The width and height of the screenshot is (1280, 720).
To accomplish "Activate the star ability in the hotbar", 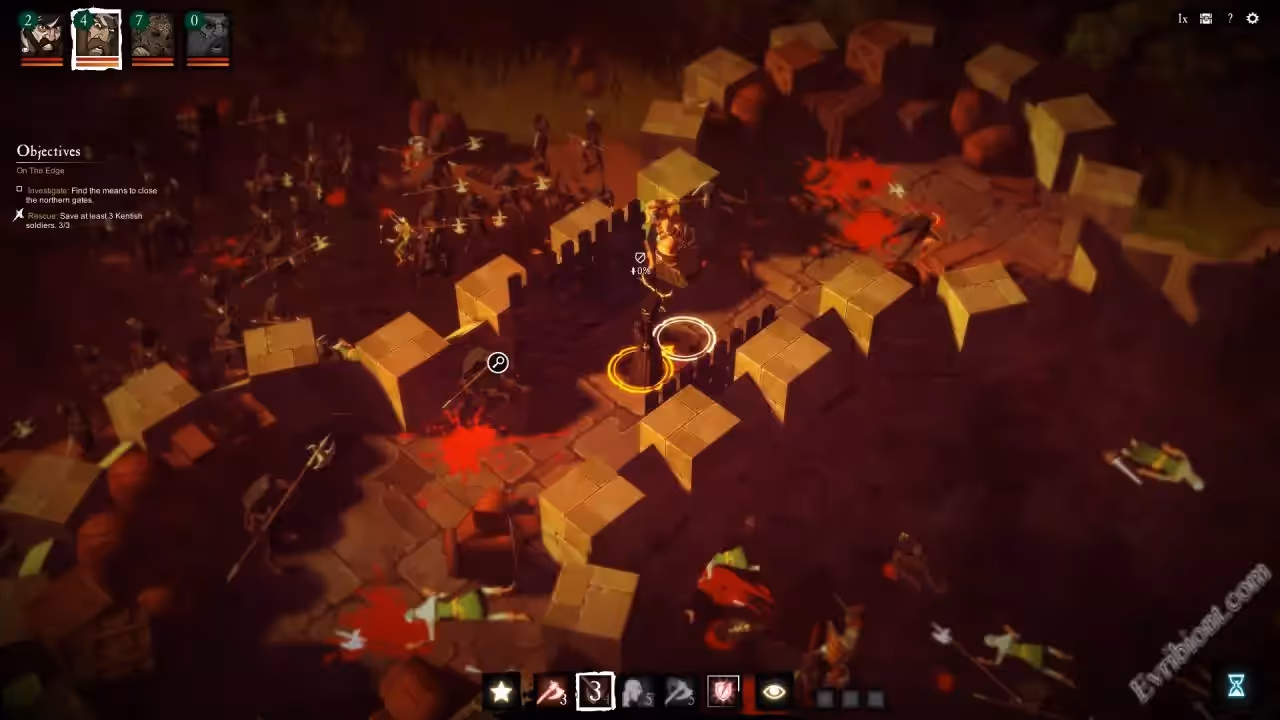I will click(x=501, y=691).
